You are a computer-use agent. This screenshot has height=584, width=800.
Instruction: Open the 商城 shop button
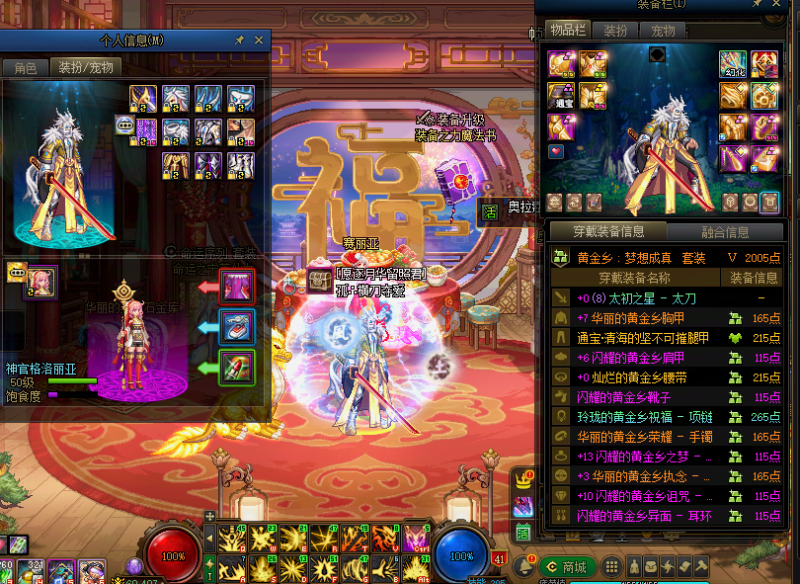tap(566, 567)
